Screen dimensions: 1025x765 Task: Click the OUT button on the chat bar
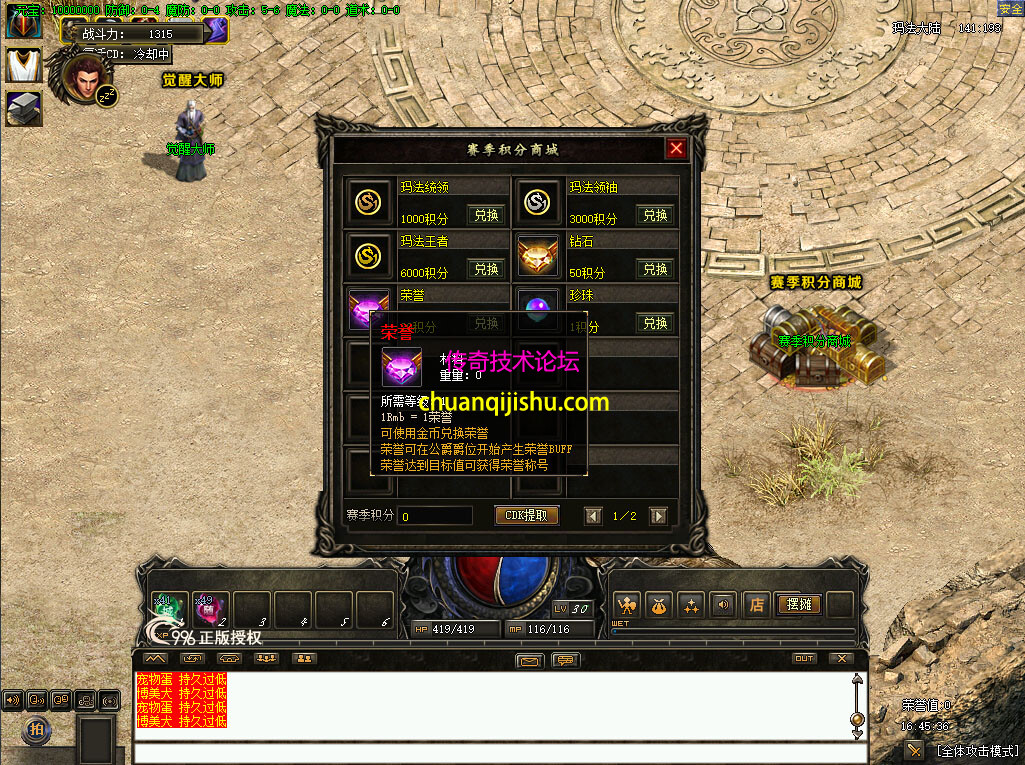[x=803, y=658]
